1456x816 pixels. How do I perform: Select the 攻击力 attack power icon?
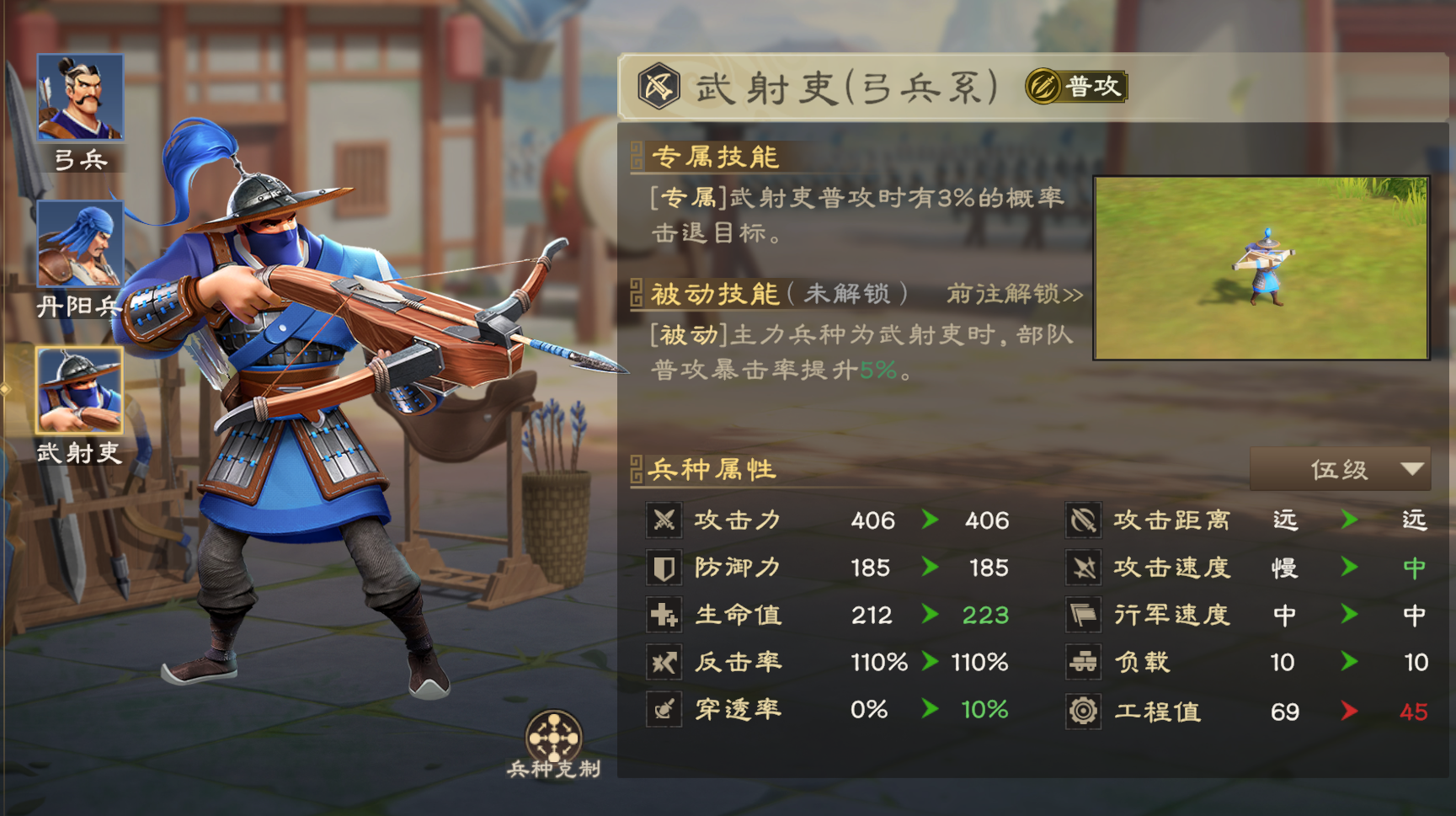[x=664, y=520]
